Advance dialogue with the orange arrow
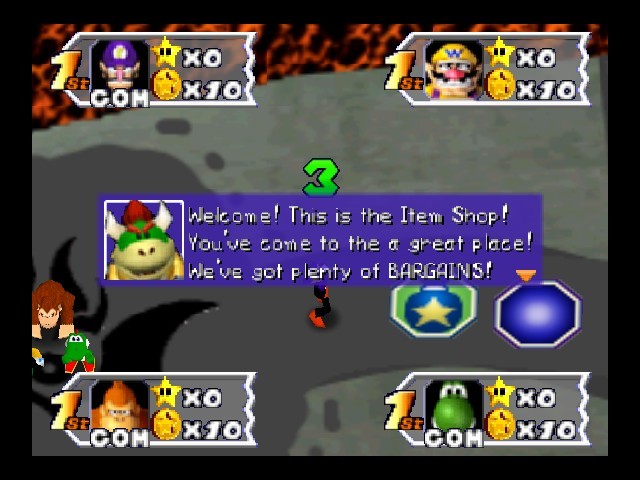This screenshot has height=480, width=640. [x=525, y=274]
